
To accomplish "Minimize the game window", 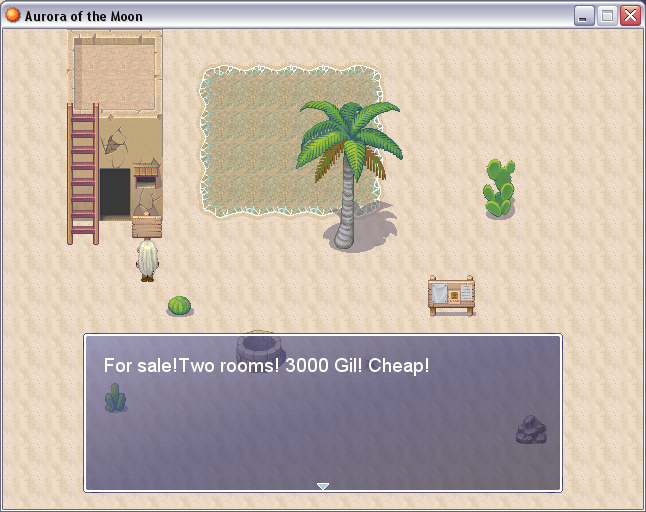I will click(x=584, y=16).
